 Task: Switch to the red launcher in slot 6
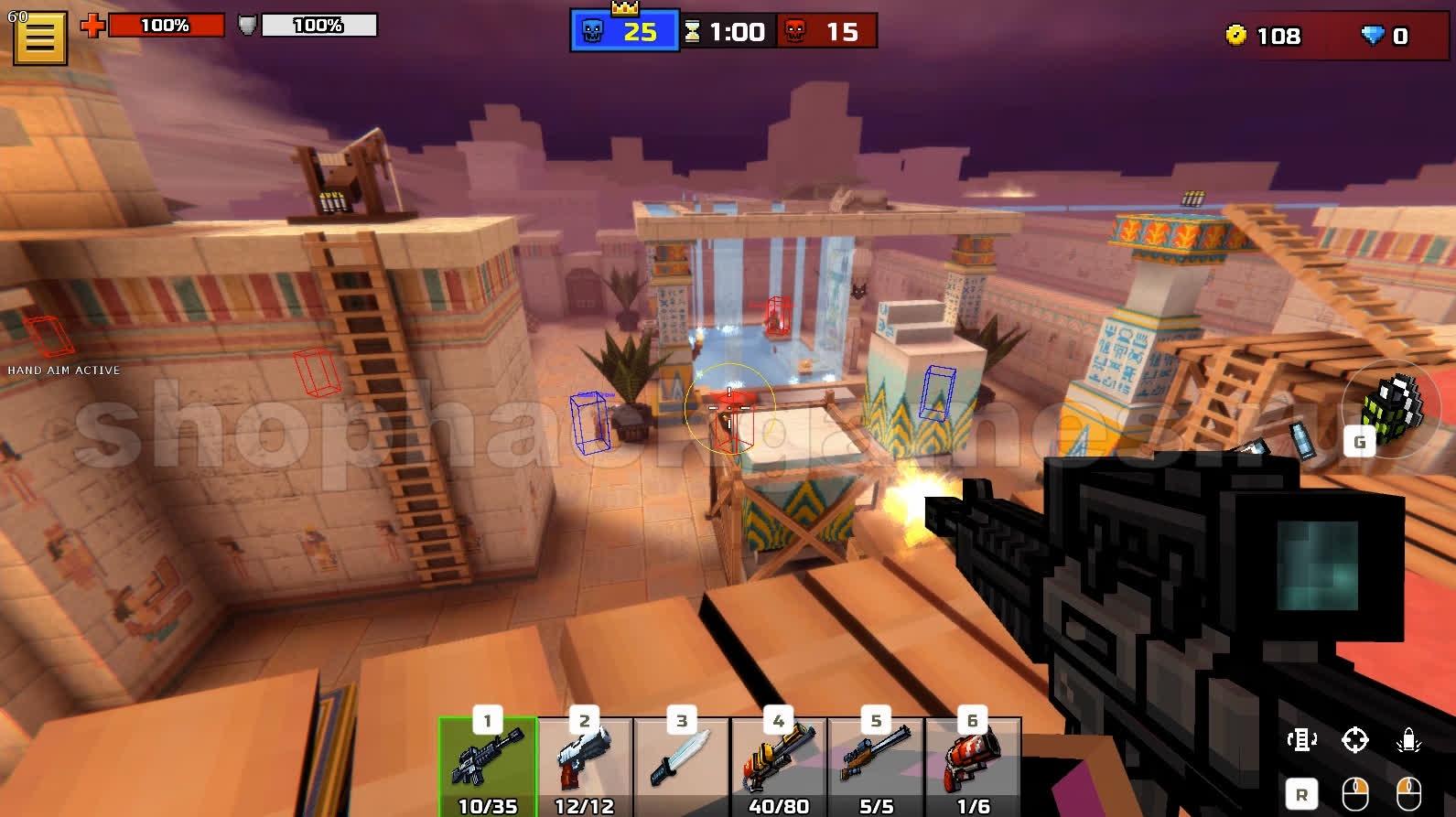point(973,766)
